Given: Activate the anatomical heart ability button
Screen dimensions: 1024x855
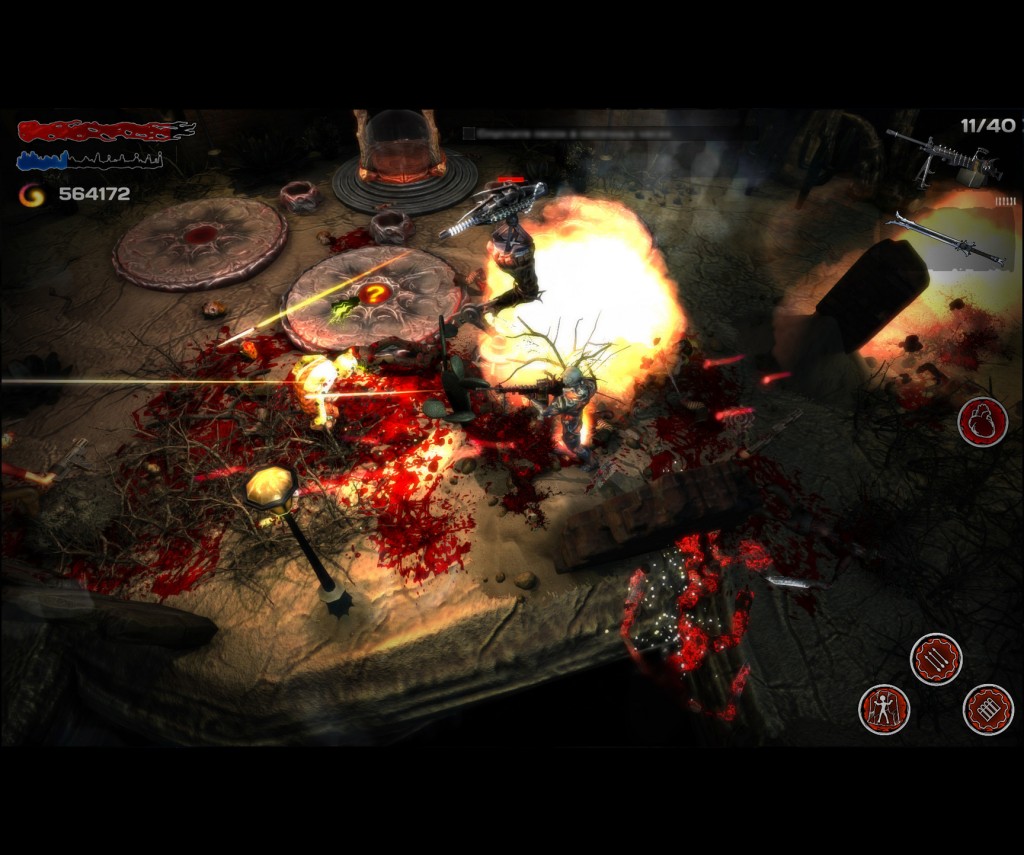Looking at the screenshot, I should point(982,421).
